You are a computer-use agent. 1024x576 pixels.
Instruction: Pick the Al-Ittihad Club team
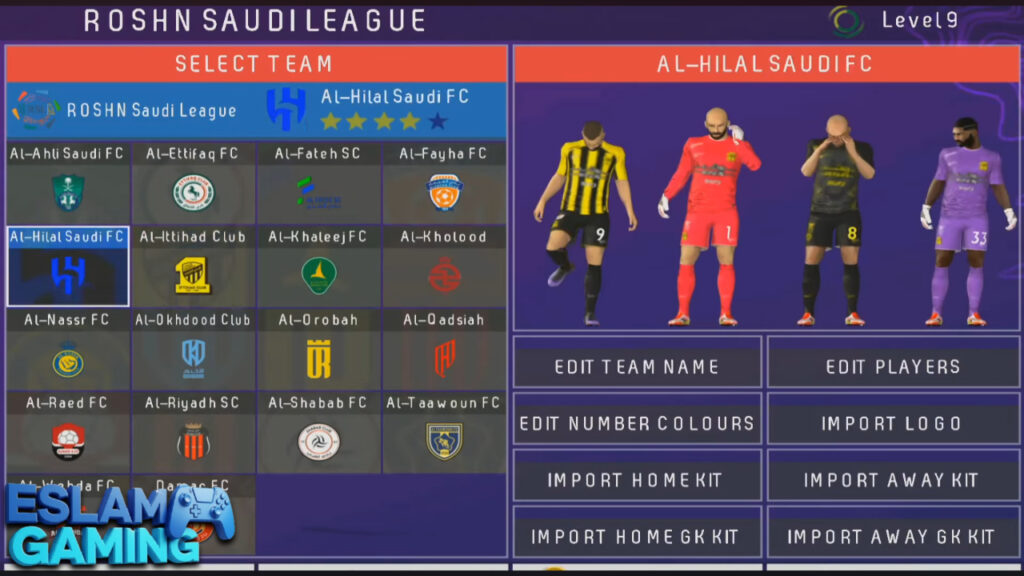193,266
